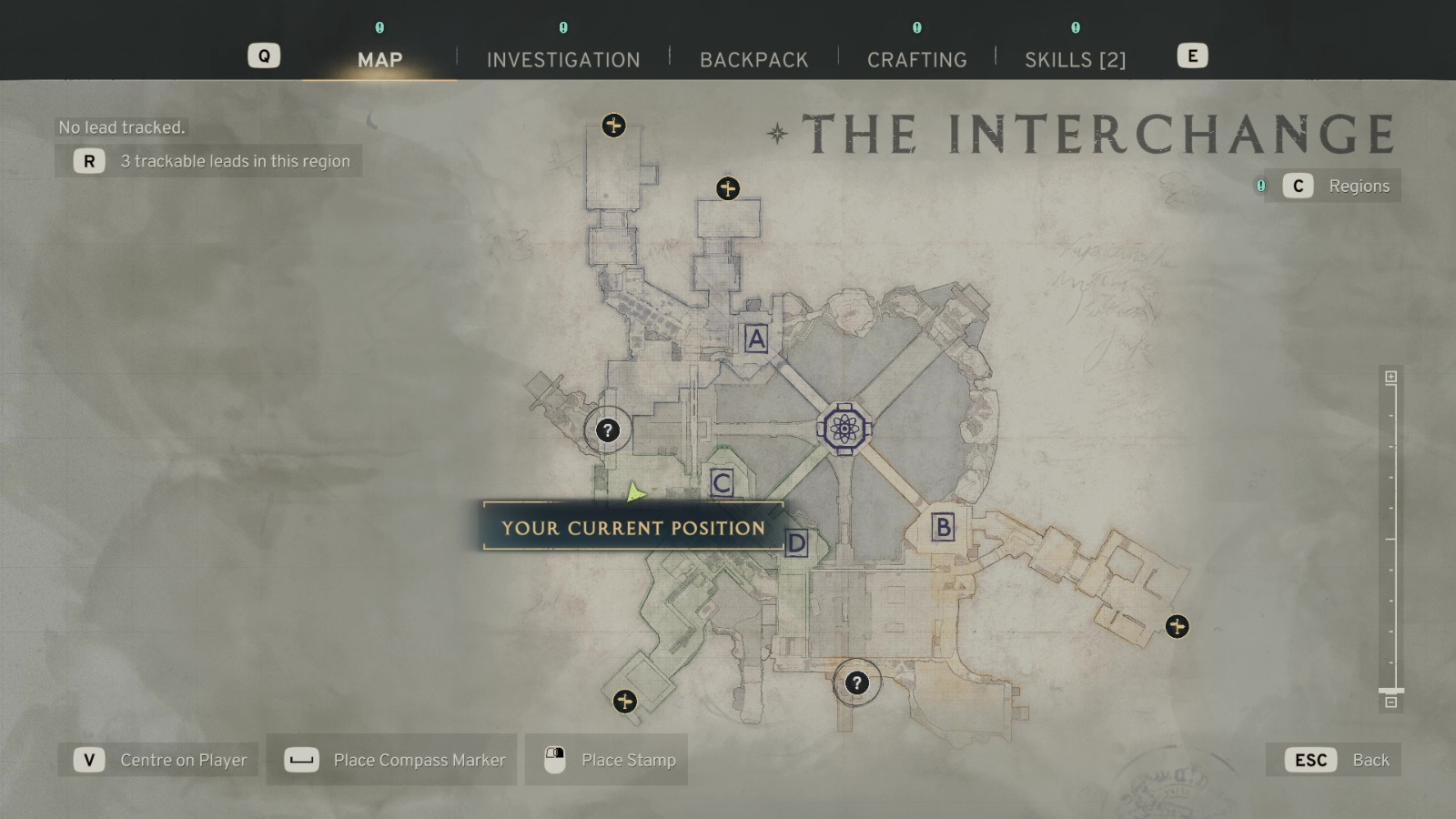Switch to the CRAFTING tab

point(917,59)
